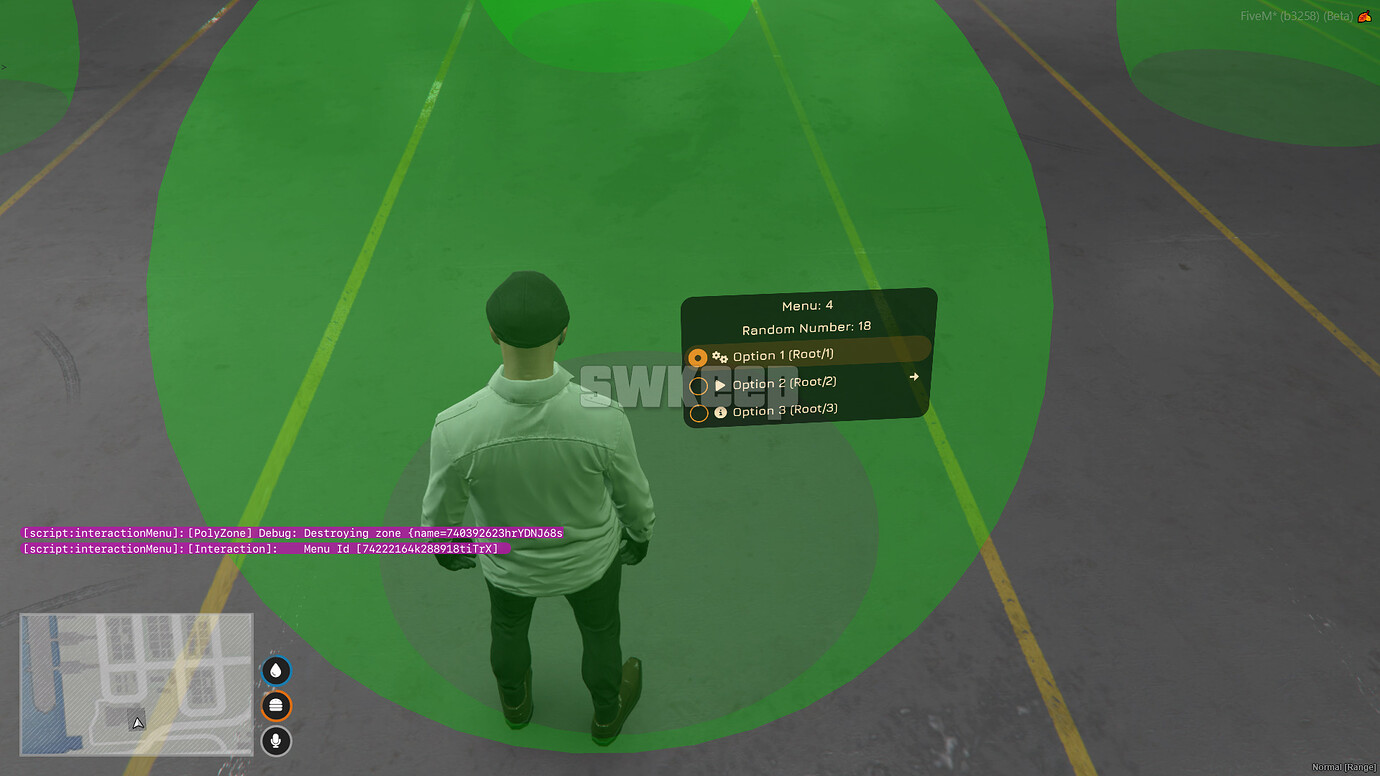Click the microphone voice chat icon
This screenshot has width=1380, height=776.
[275, 741]
